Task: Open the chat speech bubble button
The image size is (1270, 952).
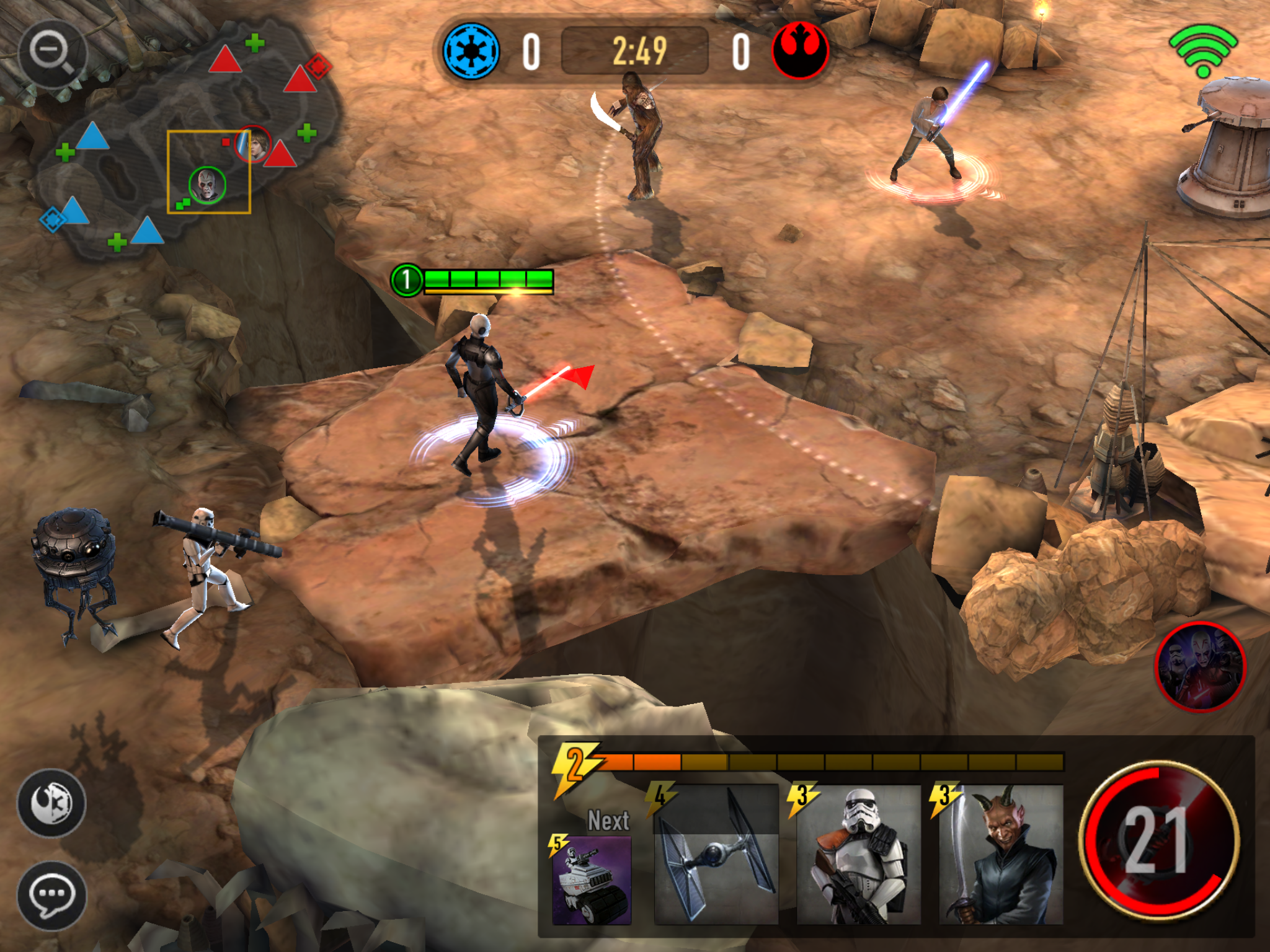Action: click(x=51, y=894)
